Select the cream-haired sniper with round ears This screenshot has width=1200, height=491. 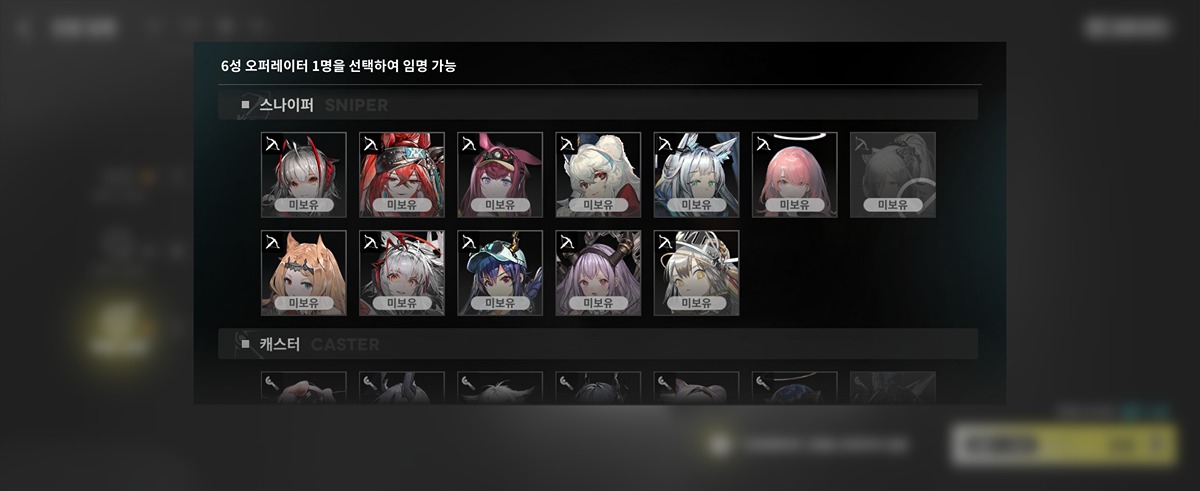tap(598, 174)
